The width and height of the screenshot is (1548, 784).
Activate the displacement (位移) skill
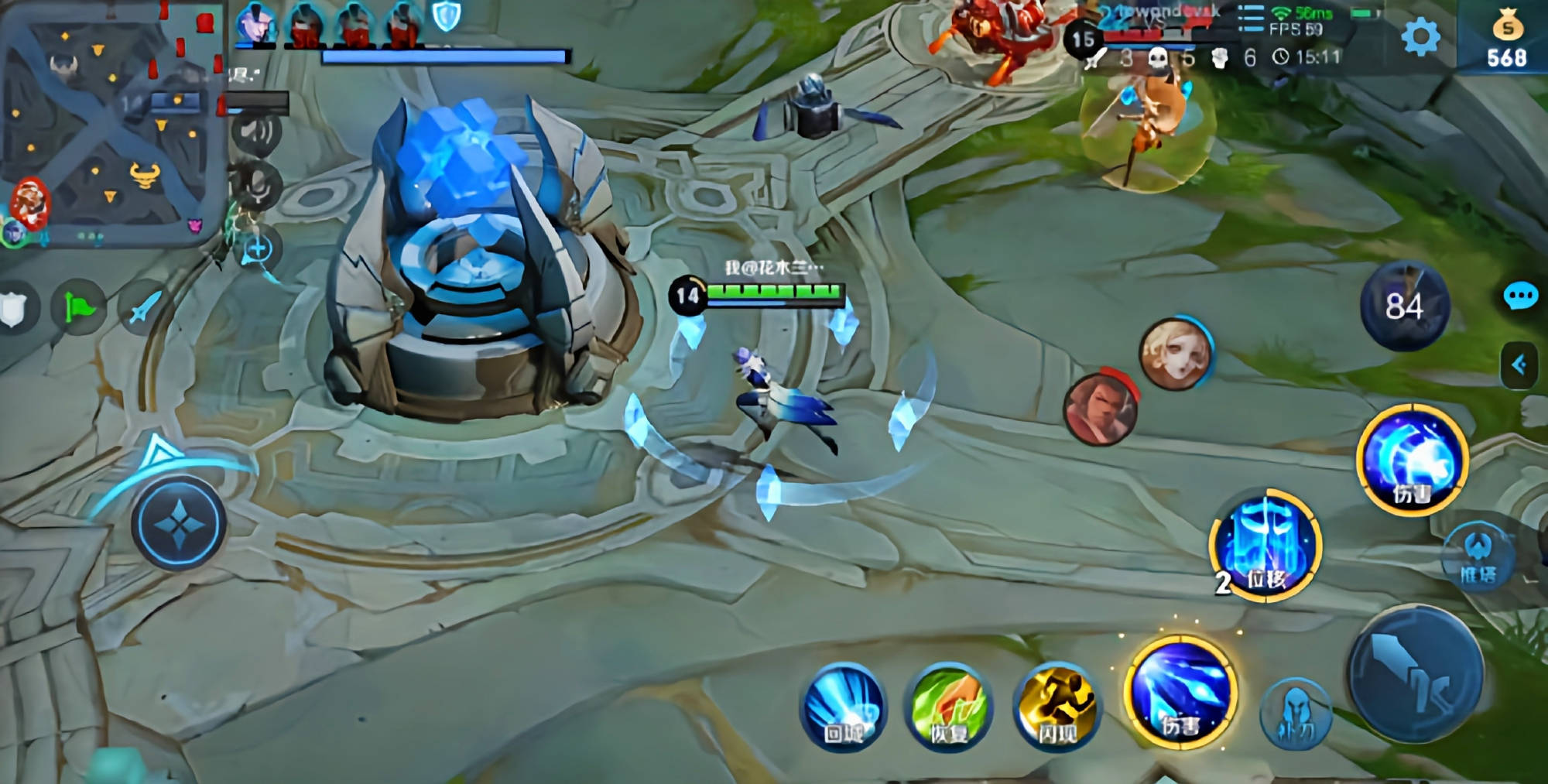[x=1266, y=545]
